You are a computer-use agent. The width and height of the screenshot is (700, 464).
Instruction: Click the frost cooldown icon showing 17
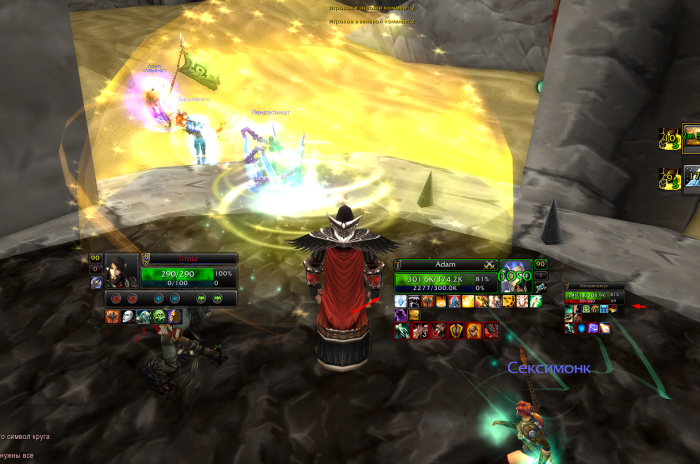[691, 178]
